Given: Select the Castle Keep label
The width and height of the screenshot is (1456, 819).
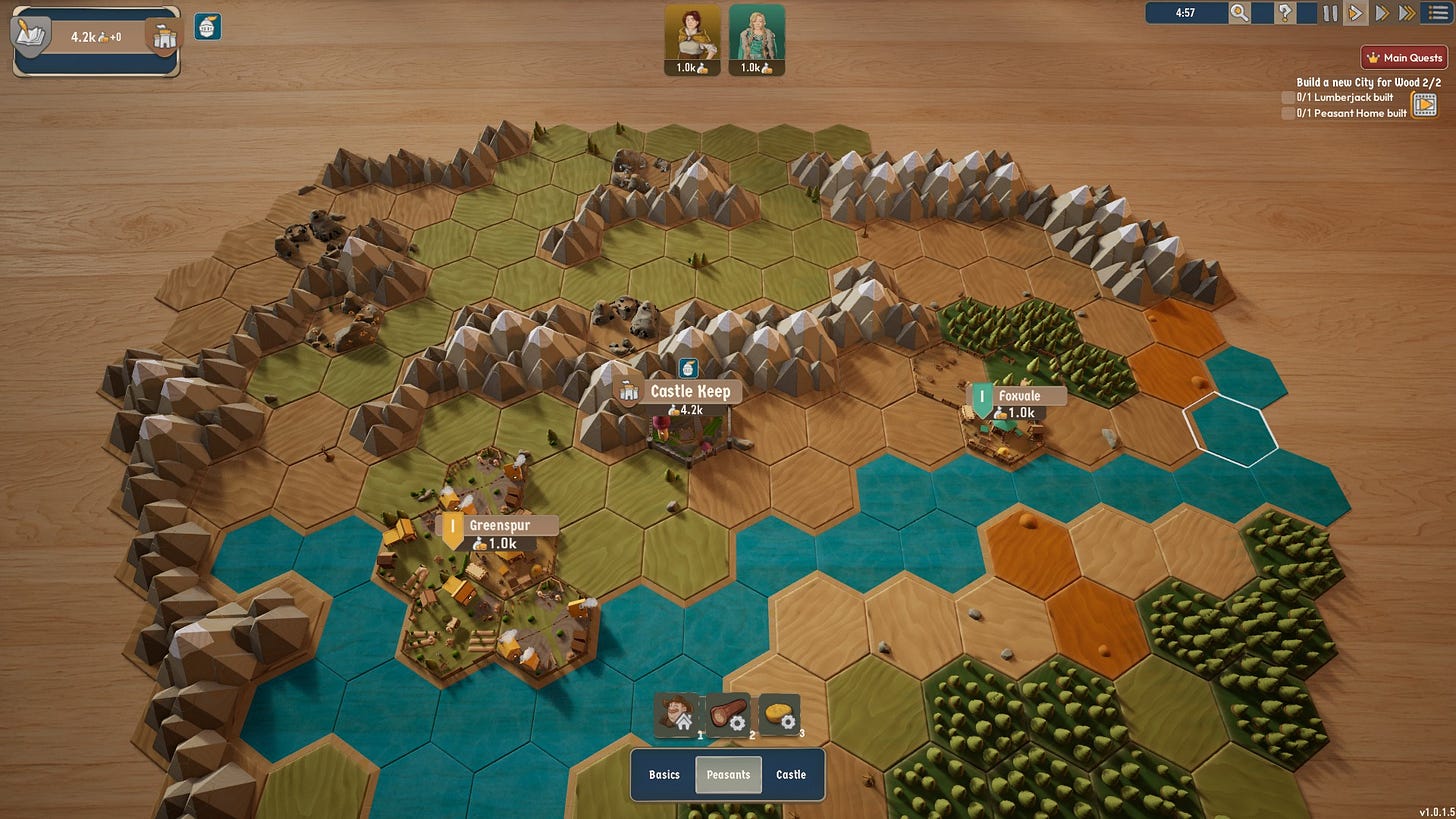Looking at the screenshot, I should tap(689, 391).
